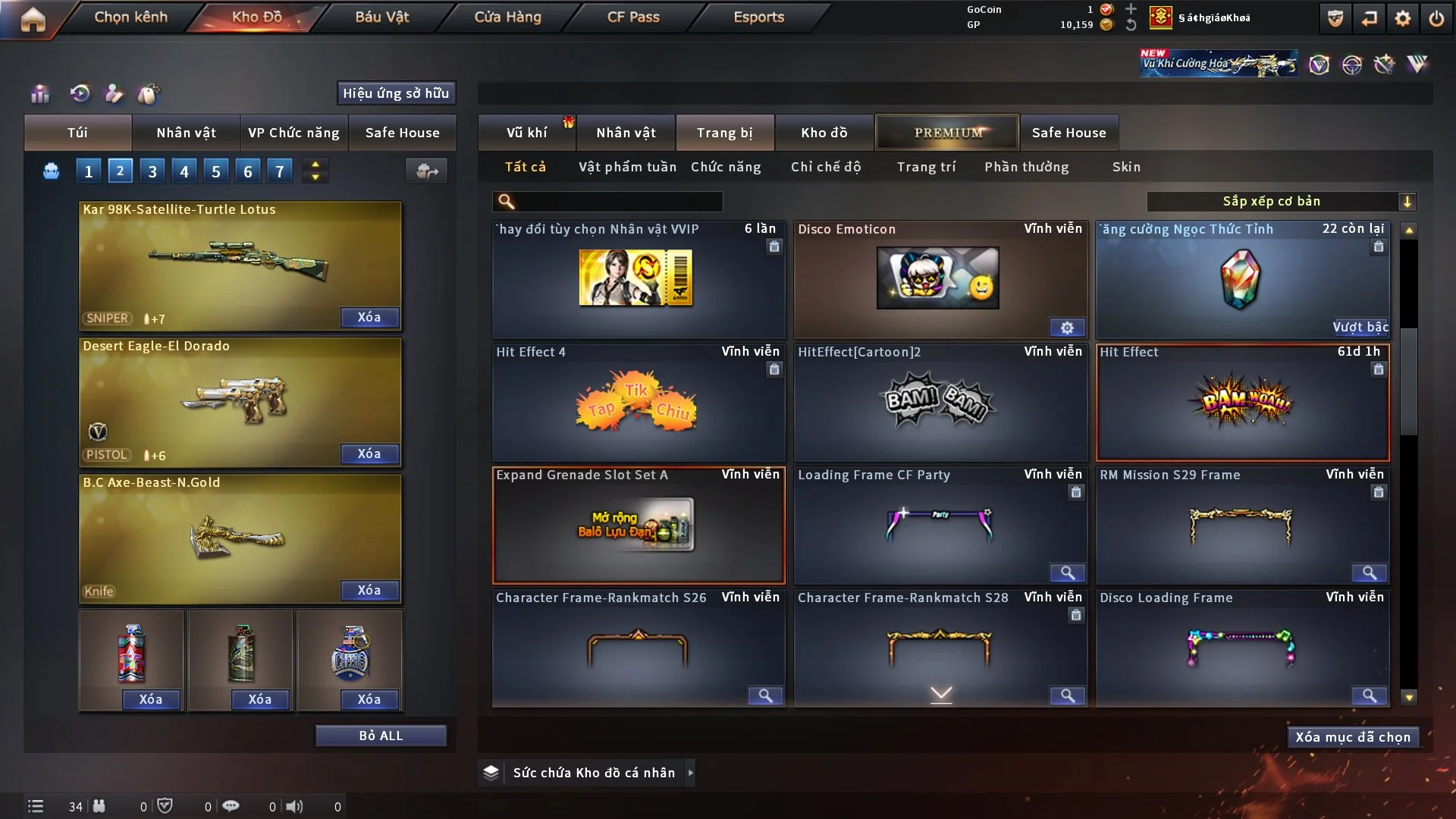This screenshot has height=819, width=1456.
Task: Select the Expand Grenade Slot Set A item
Action: tap(638, 525)
